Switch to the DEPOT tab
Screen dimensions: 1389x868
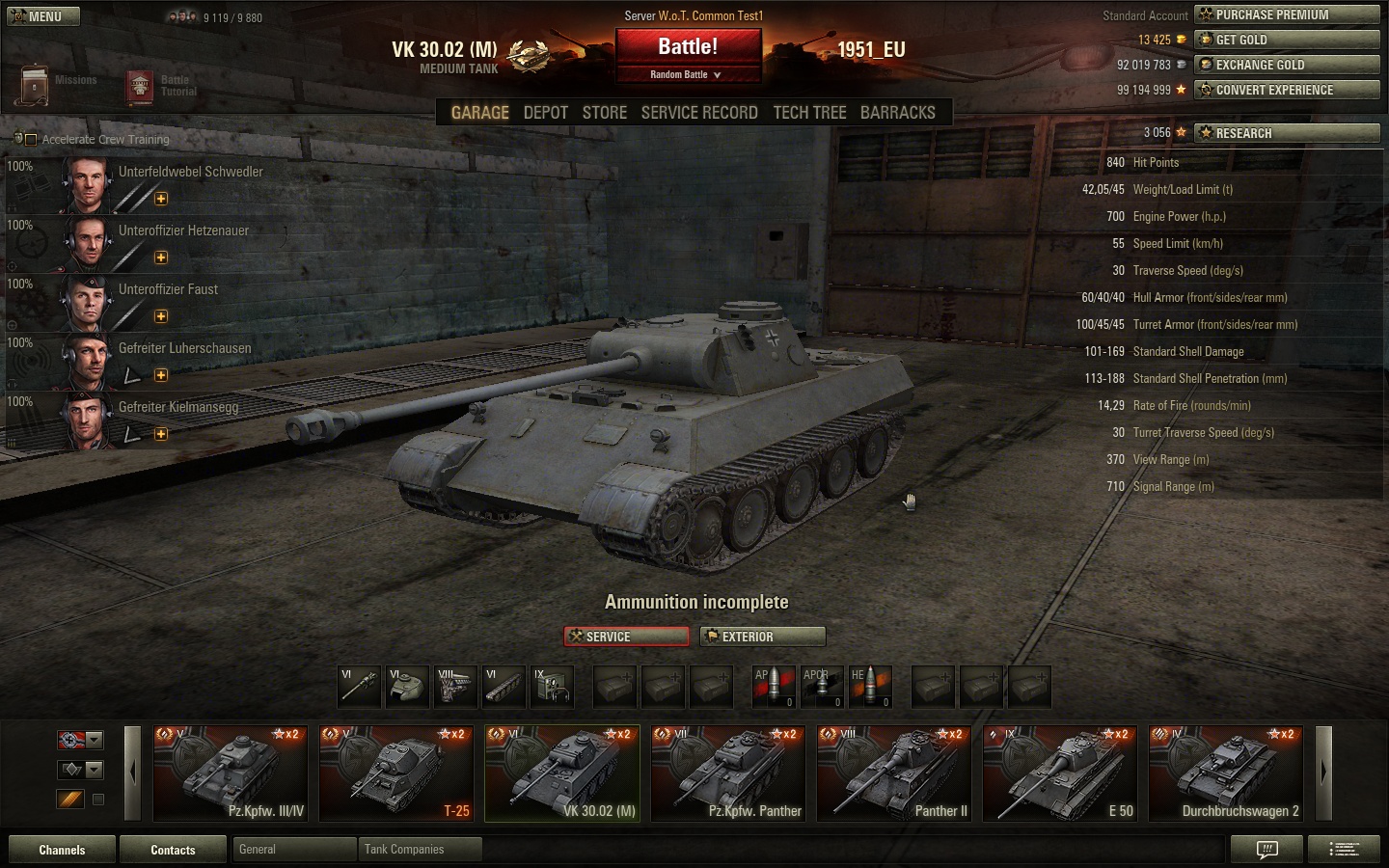pos(545,113)
